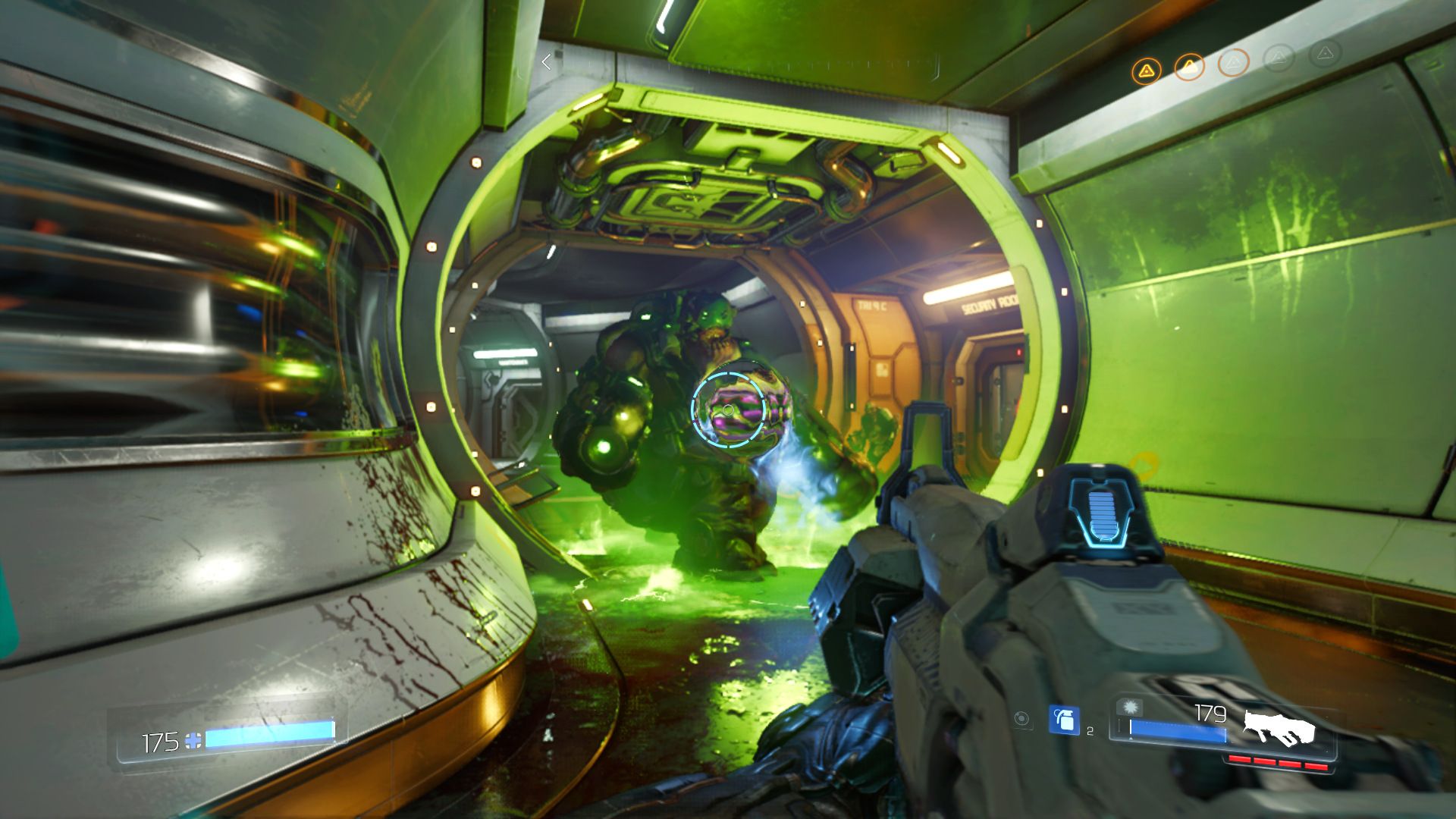Select the first lit triangle challenge medallion
The width and height of the screenshot is (1456, 819).
[x=1147, y=68]
